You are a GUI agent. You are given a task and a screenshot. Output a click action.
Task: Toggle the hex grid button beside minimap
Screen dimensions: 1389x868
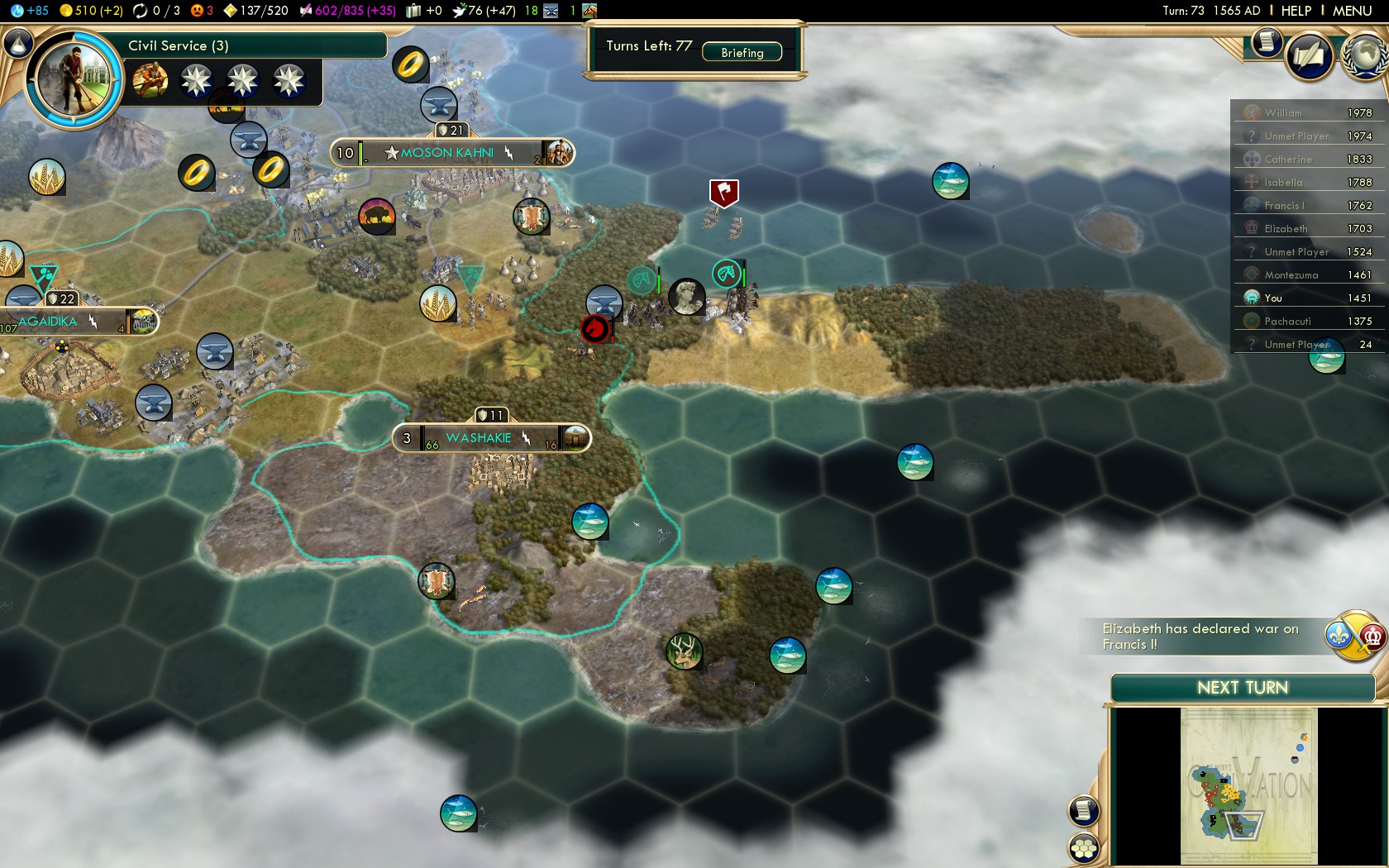click(x=1084, y=847)
